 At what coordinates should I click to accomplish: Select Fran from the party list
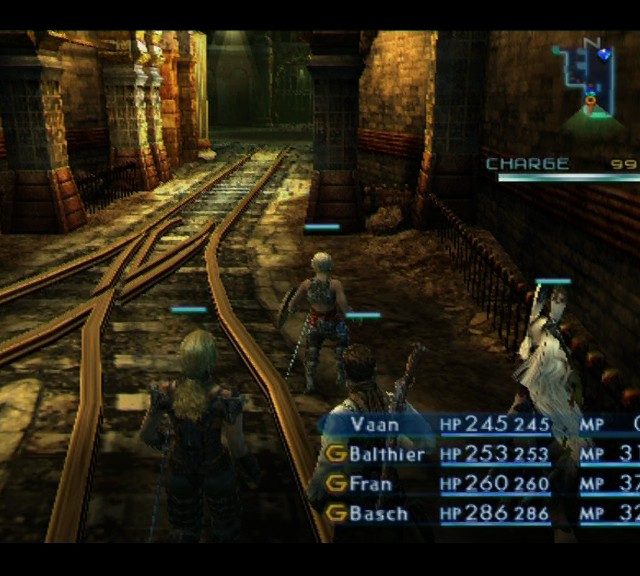tap(370, 484)
